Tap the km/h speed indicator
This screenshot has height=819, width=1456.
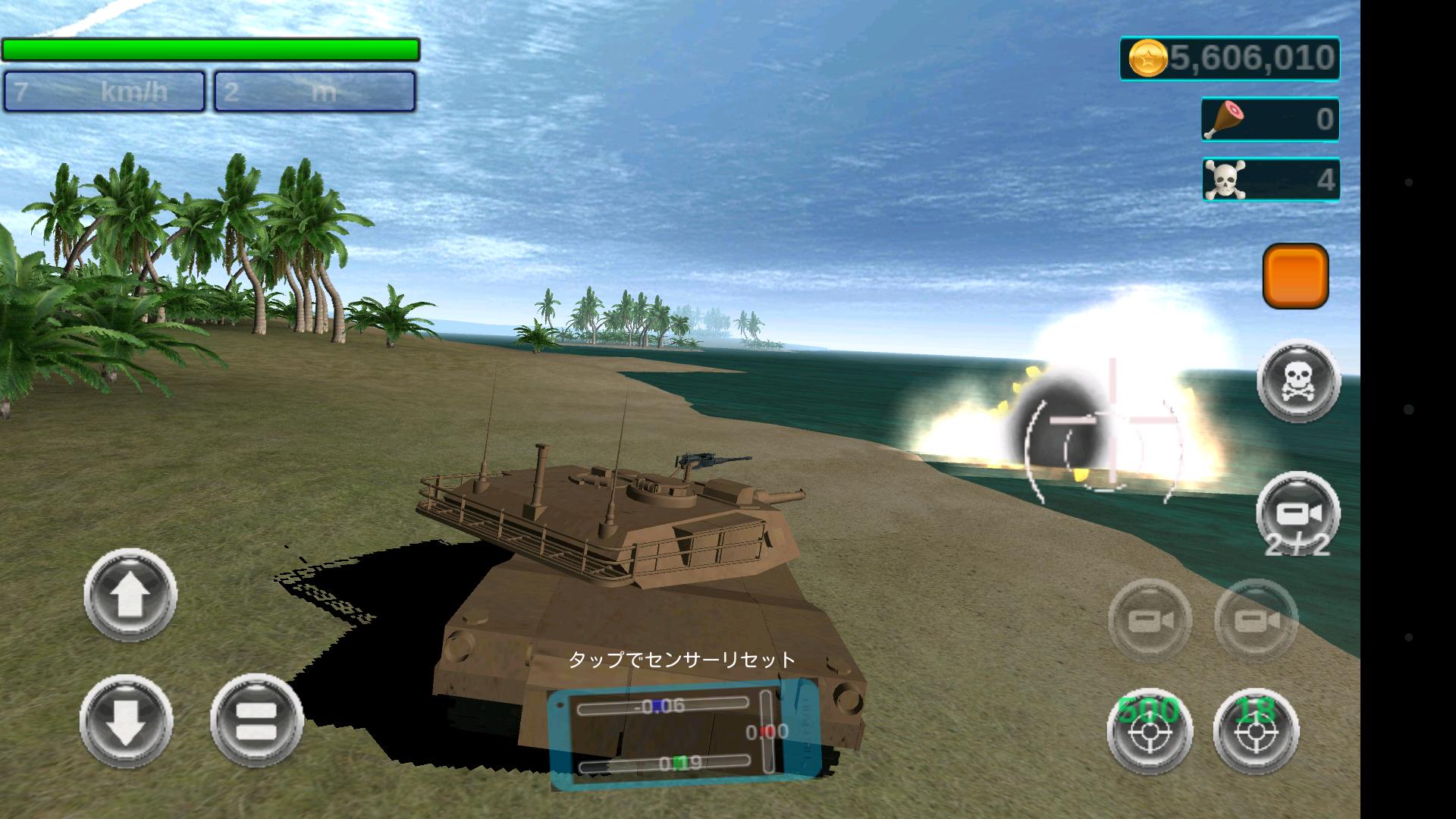tap(102, 93)
